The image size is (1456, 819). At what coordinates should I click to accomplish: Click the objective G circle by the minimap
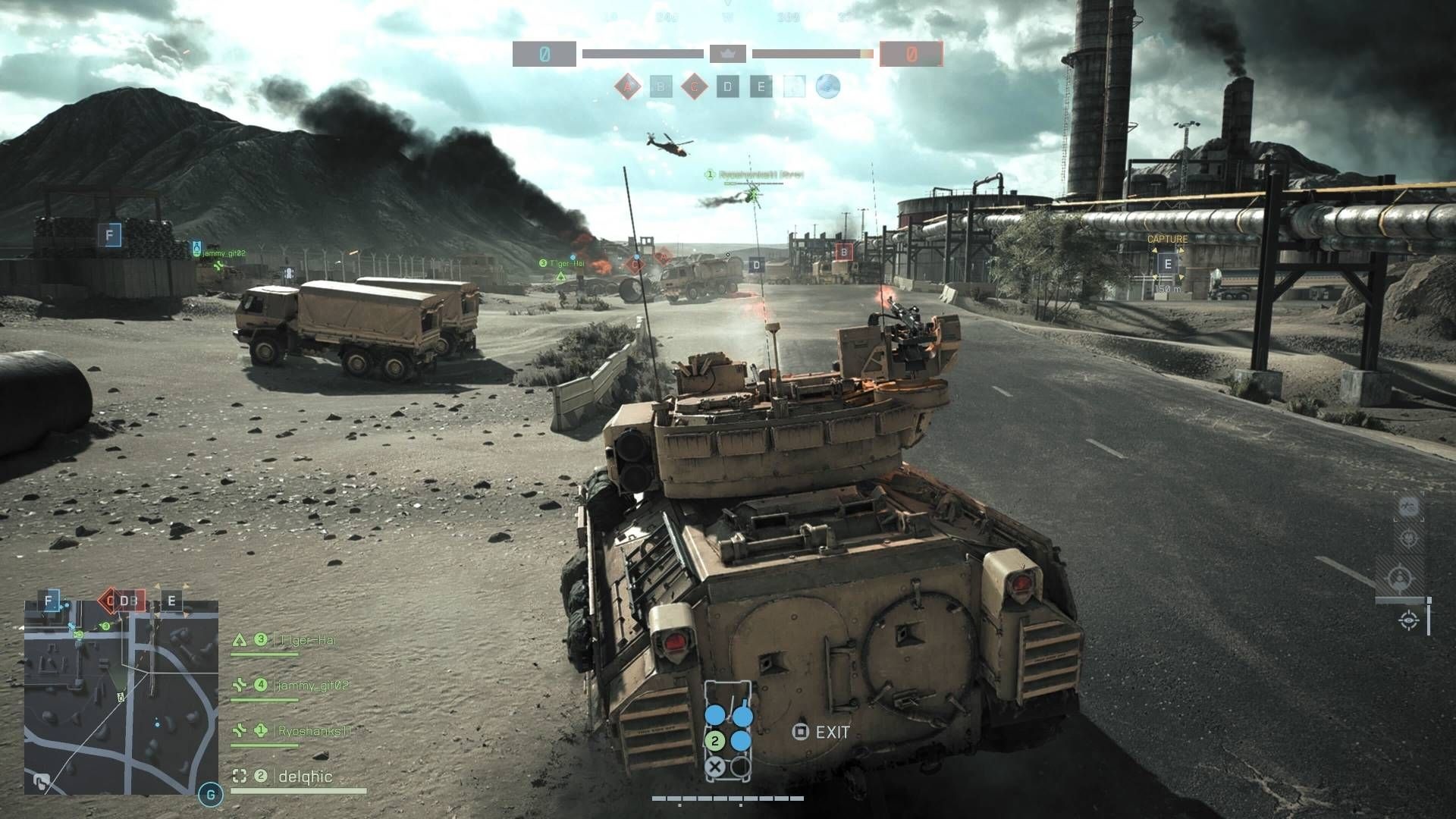coord(210,795)
